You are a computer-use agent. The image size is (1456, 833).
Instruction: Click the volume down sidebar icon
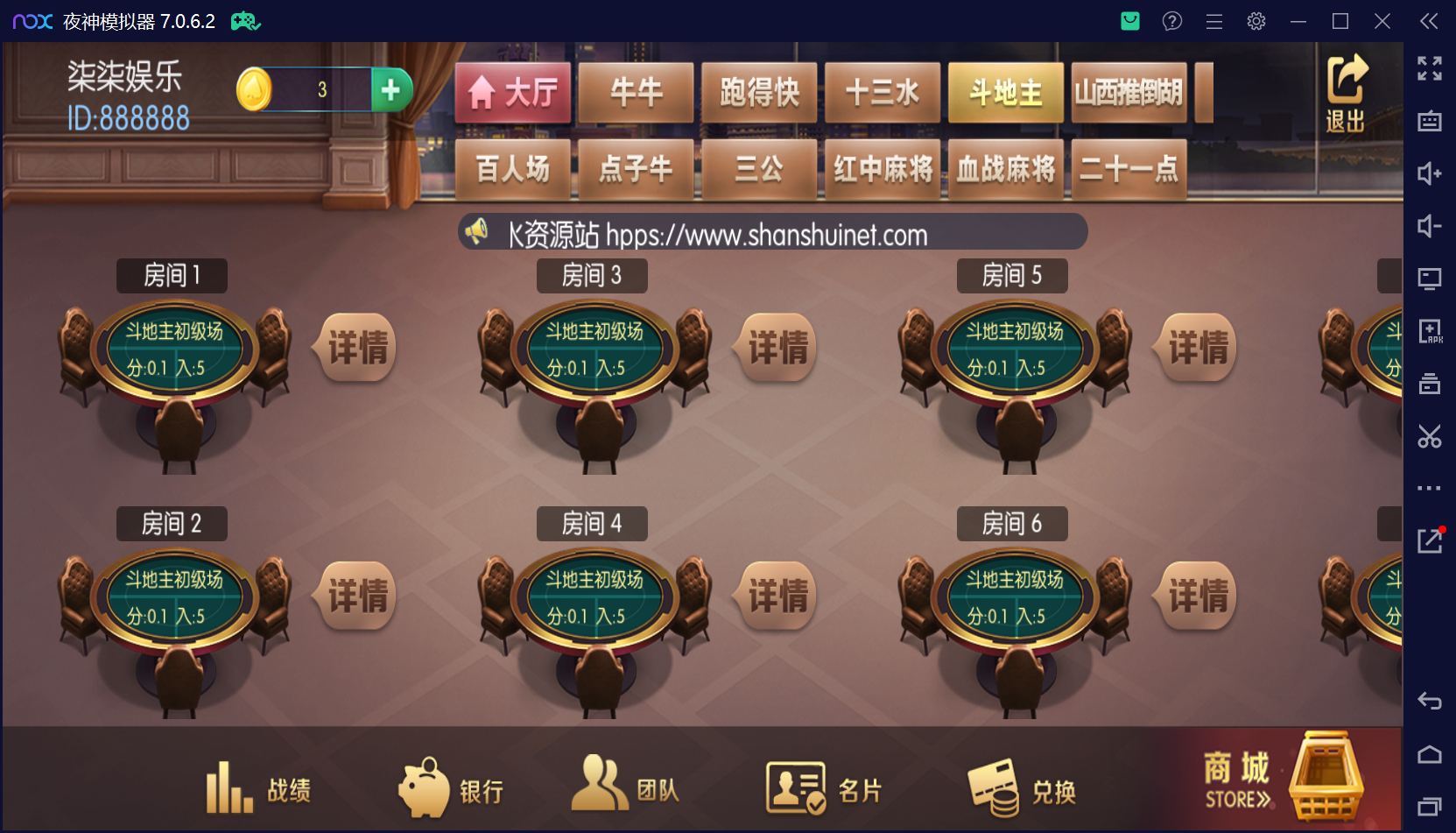tap(1429, 226)
